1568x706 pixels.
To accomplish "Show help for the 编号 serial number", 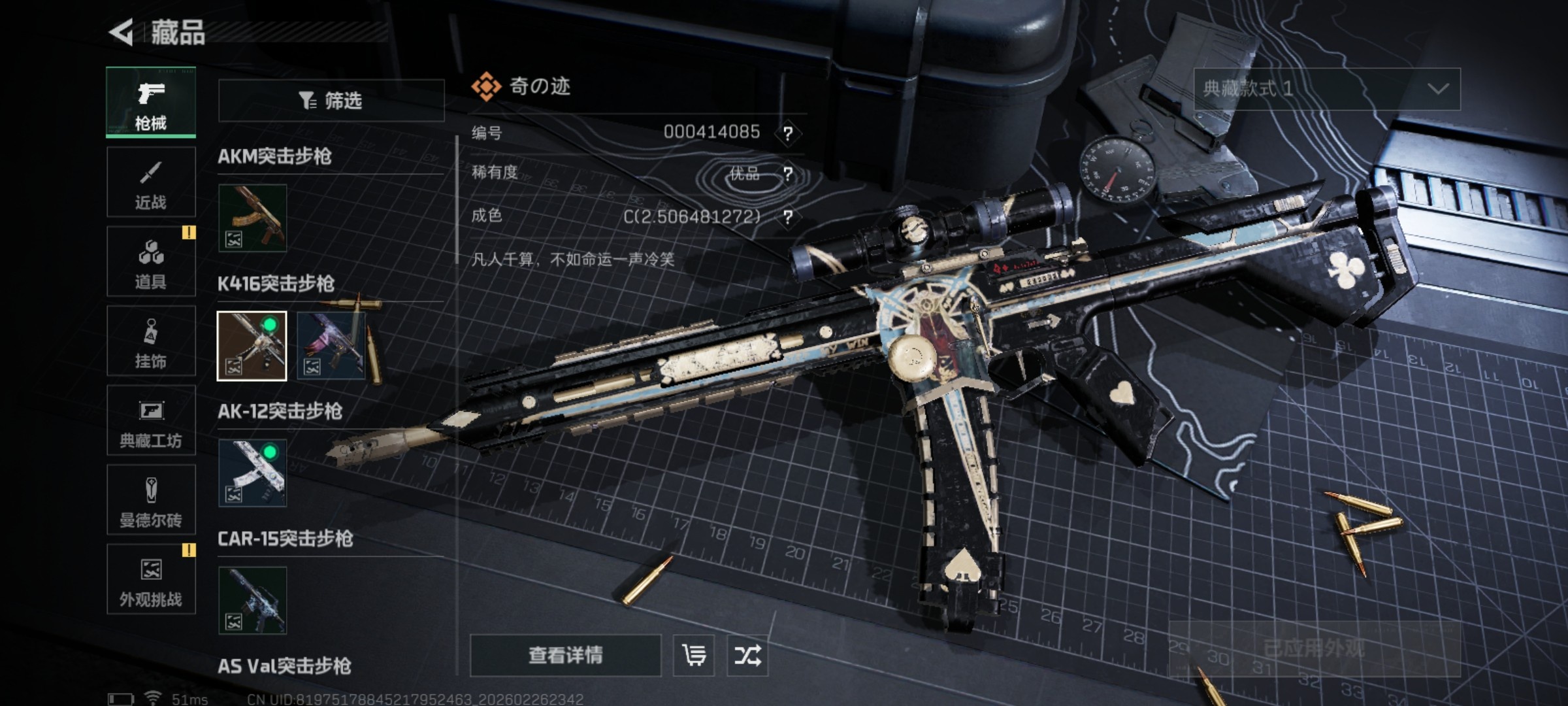I will 788,133.
